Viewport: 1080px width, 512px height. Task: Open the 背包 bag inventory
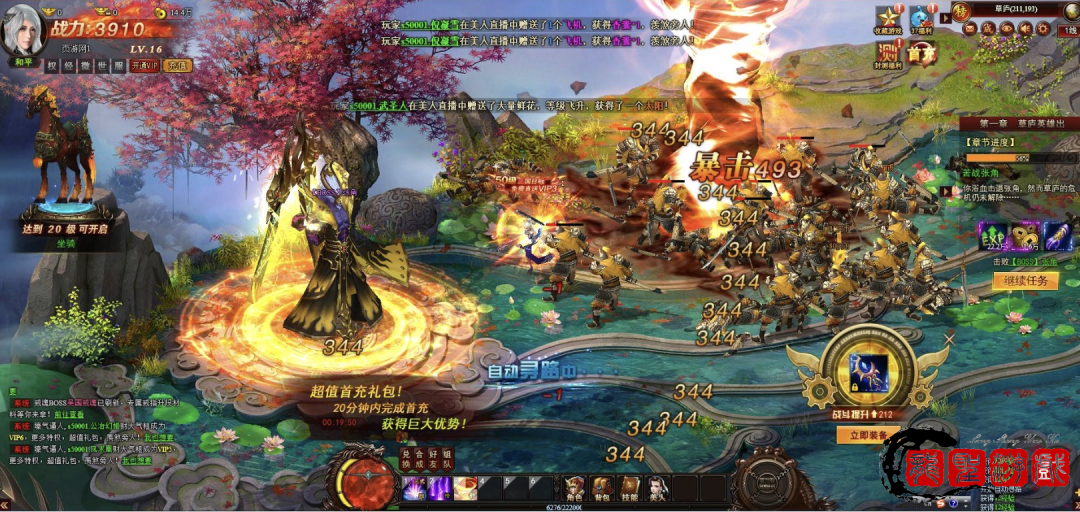(x=602, y=487)
